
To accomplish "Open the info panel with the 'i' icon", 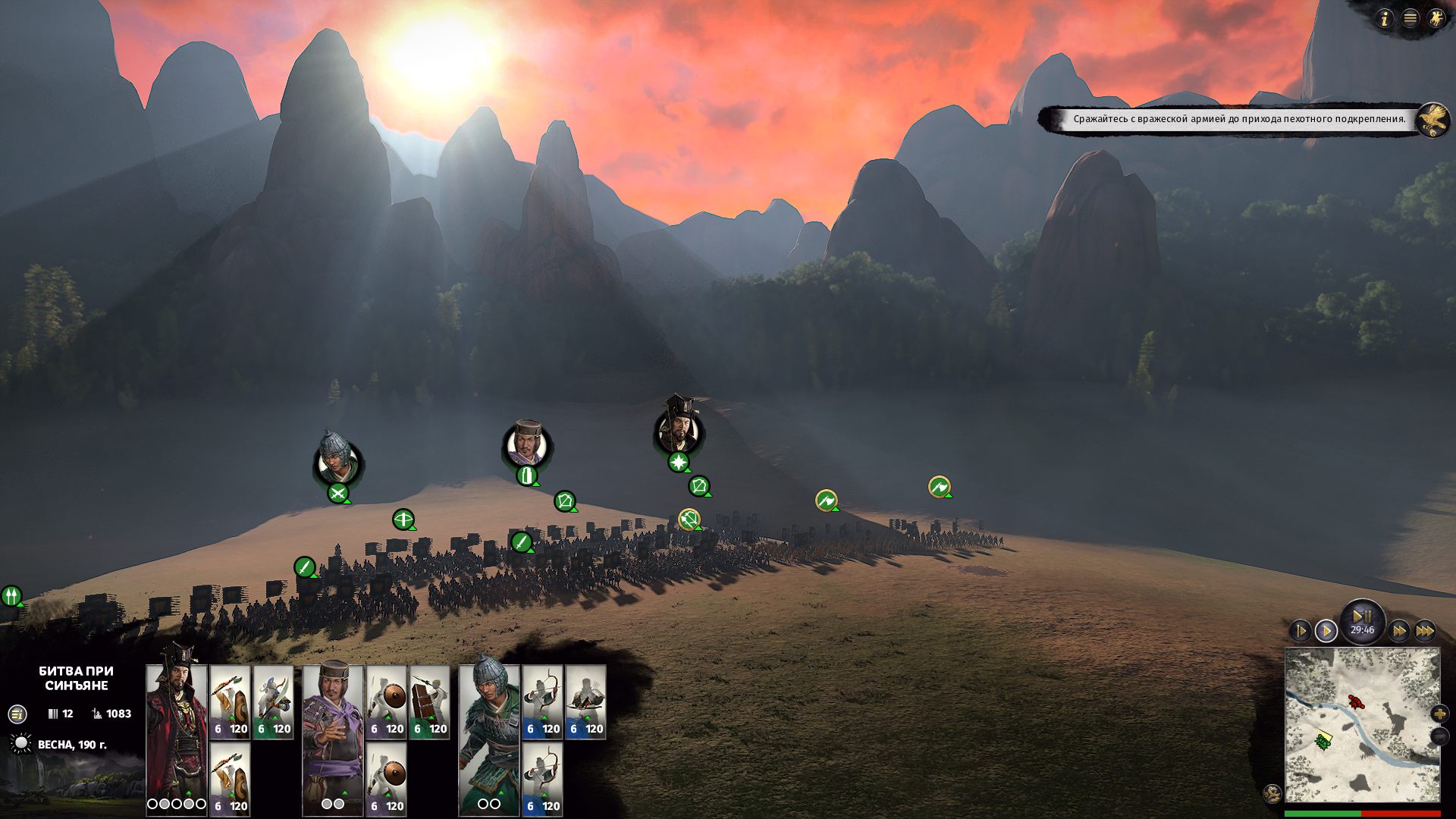I will click(1385, 19).
